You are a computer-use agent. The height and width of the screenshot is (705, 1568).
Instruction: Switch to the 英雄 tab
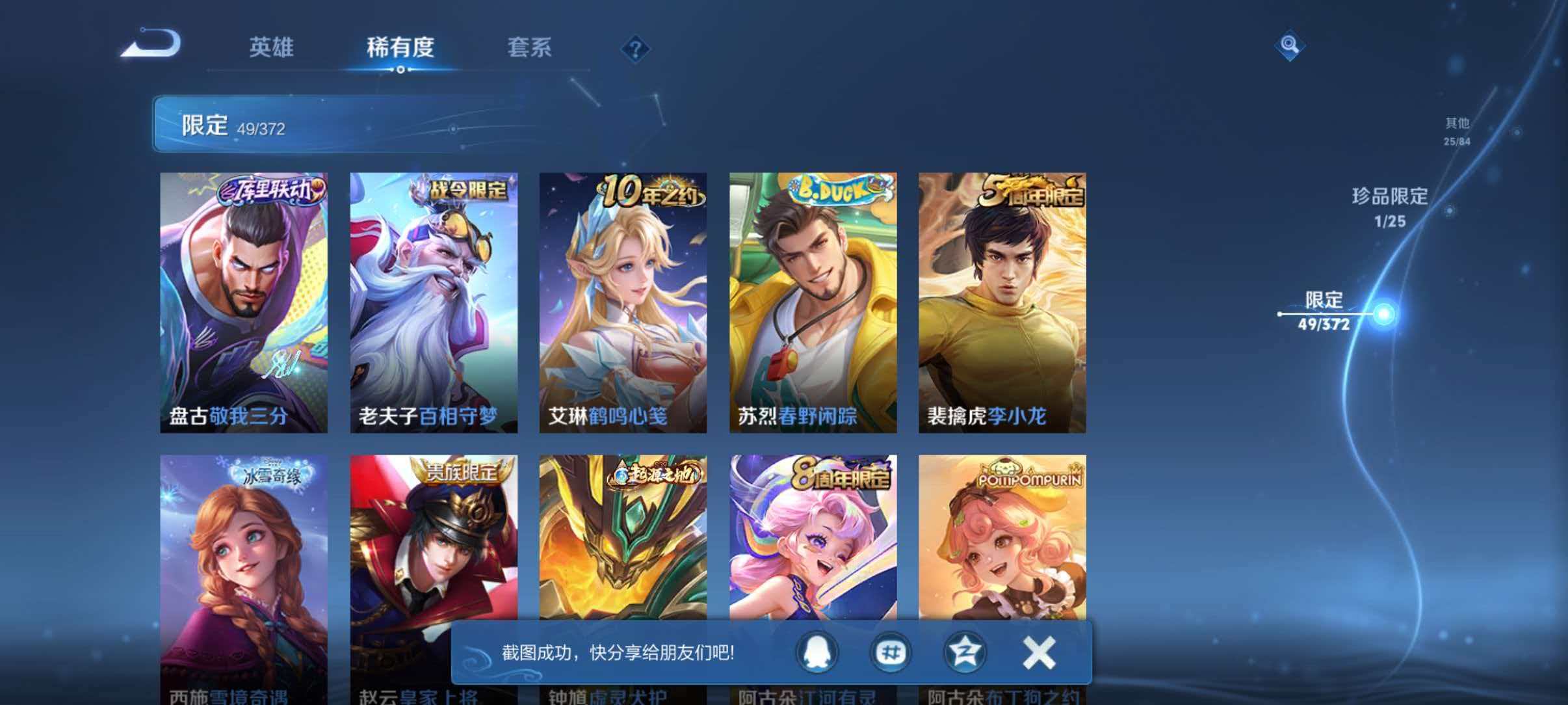271,48
